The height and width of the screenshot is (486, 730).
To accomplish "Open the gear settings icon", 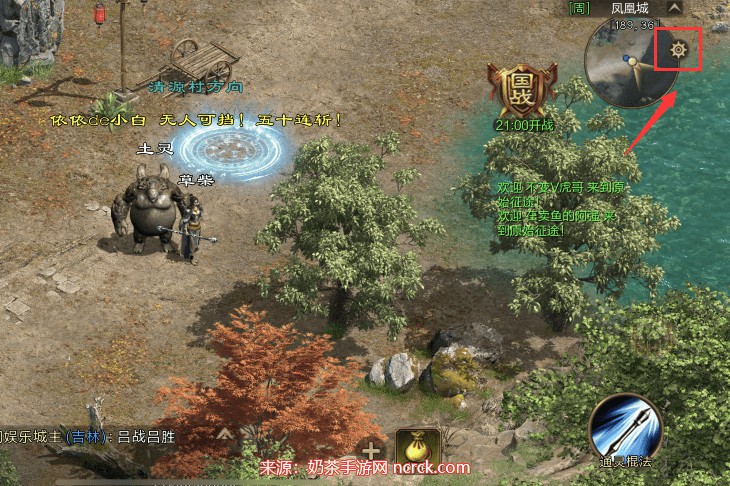I will 678,50.
